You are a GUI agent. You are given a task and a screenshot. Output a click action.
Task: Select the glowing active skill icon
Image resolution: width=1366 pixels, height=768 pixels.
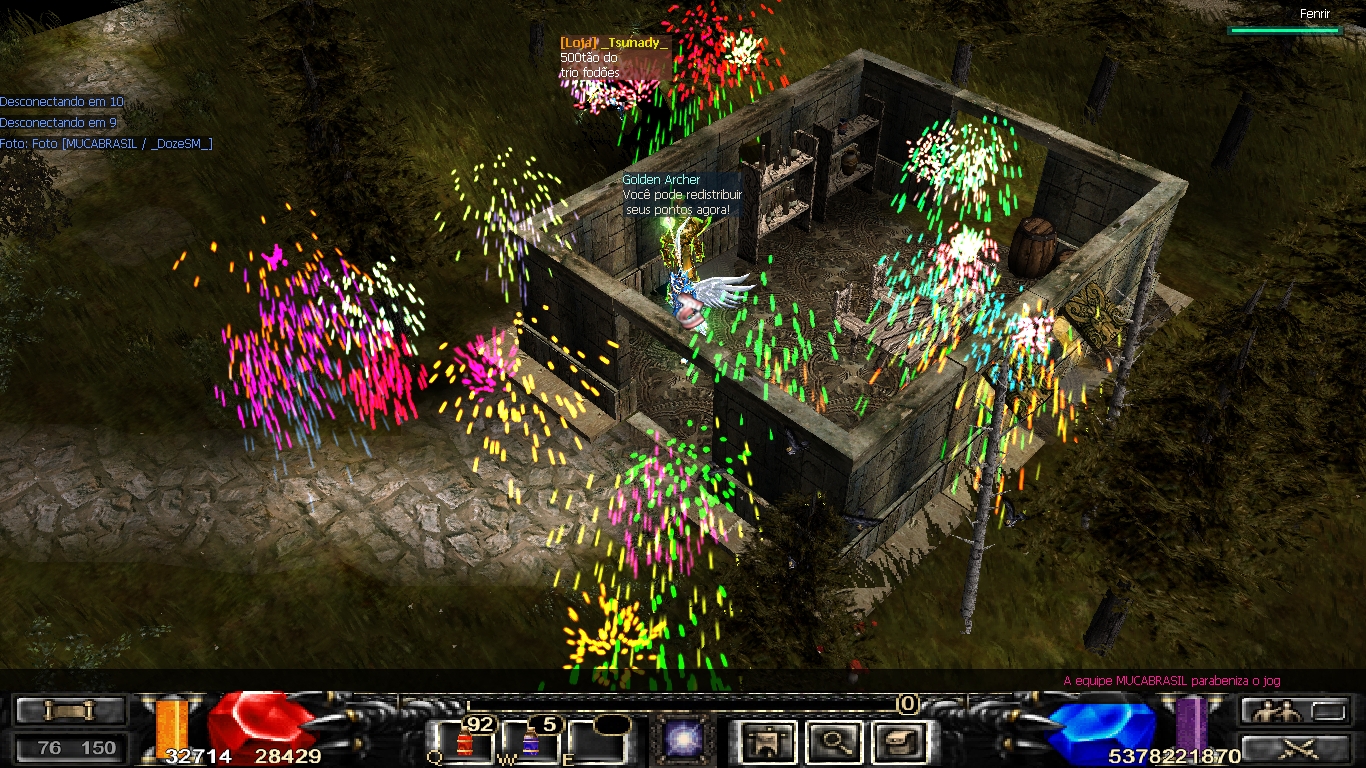pyautogui.click(x=685, y=741)
